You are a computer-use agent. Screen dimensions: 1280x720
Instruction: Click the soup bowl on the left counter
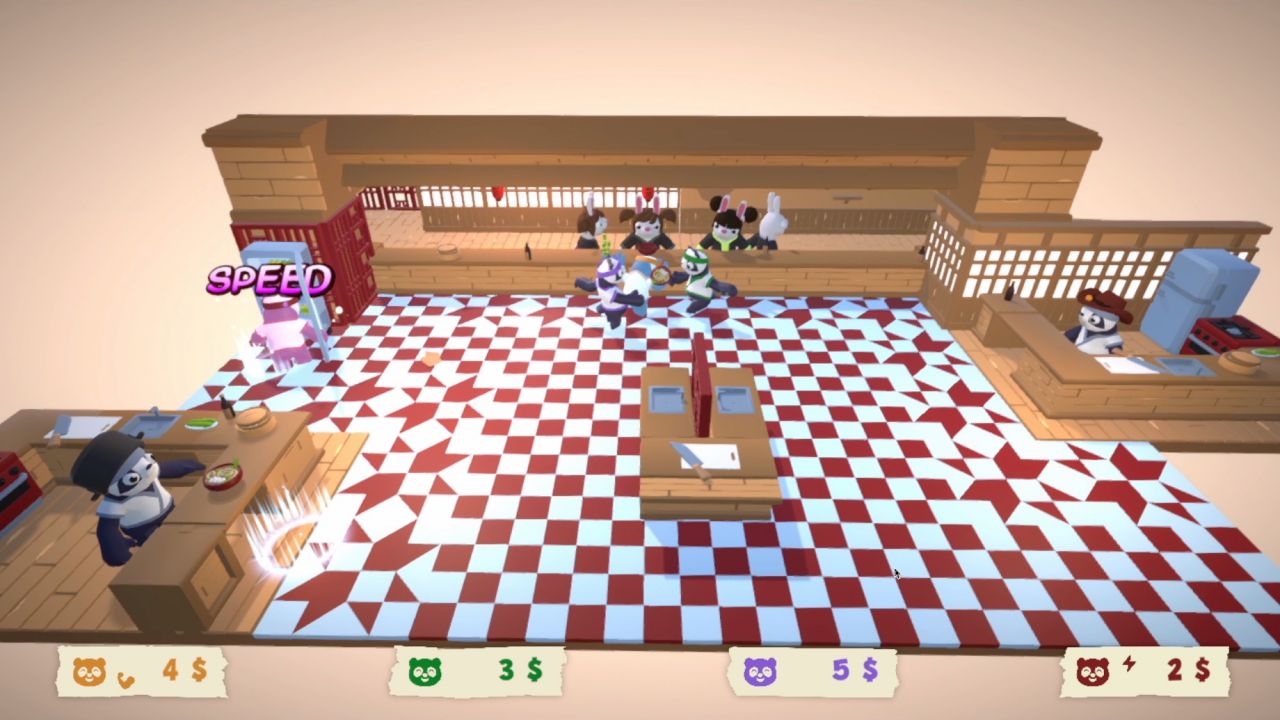223,477
